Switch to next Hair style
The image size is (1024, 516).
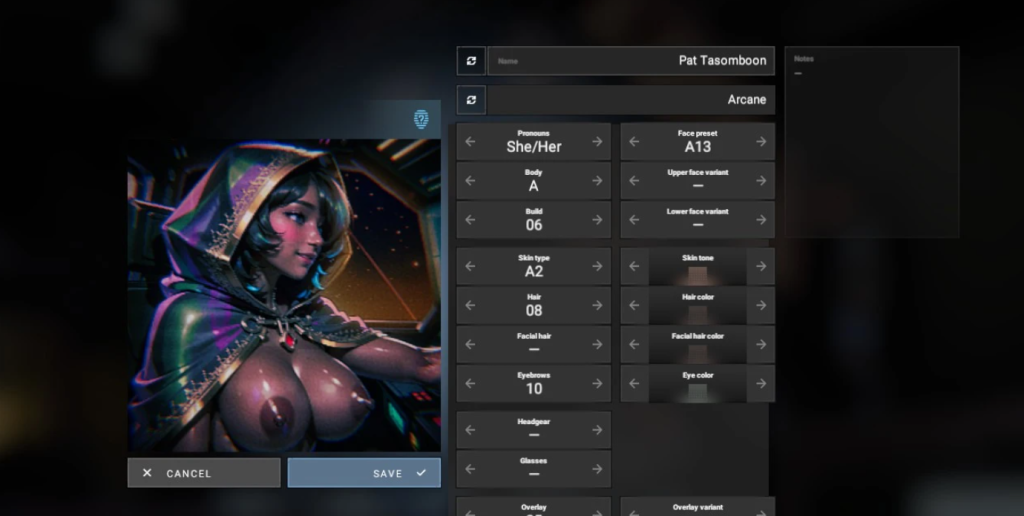[x=597, y=306]
